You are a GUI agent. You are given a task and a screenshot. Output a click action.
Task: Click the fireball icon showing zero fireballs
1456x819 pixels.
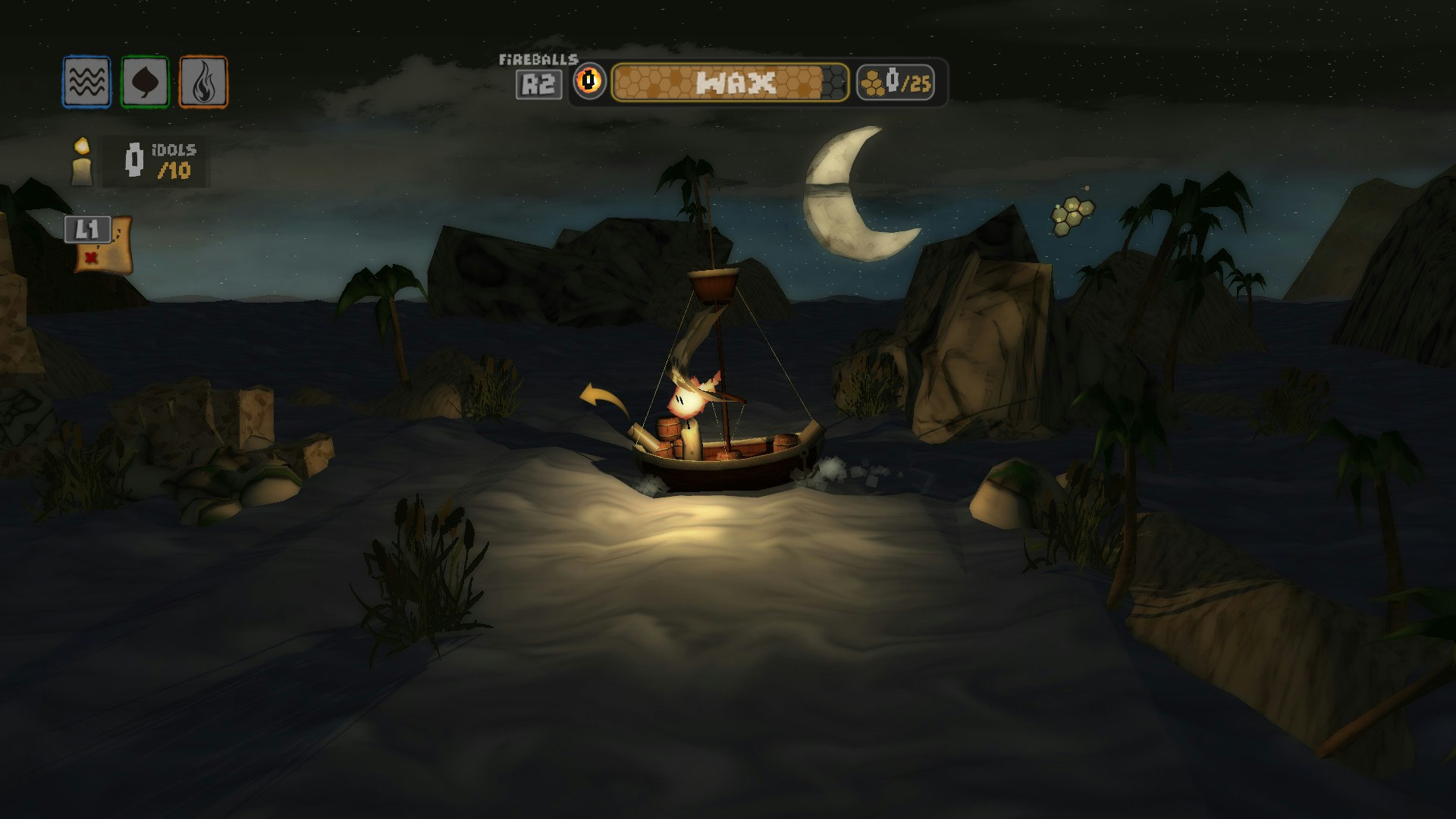(588, 79)
